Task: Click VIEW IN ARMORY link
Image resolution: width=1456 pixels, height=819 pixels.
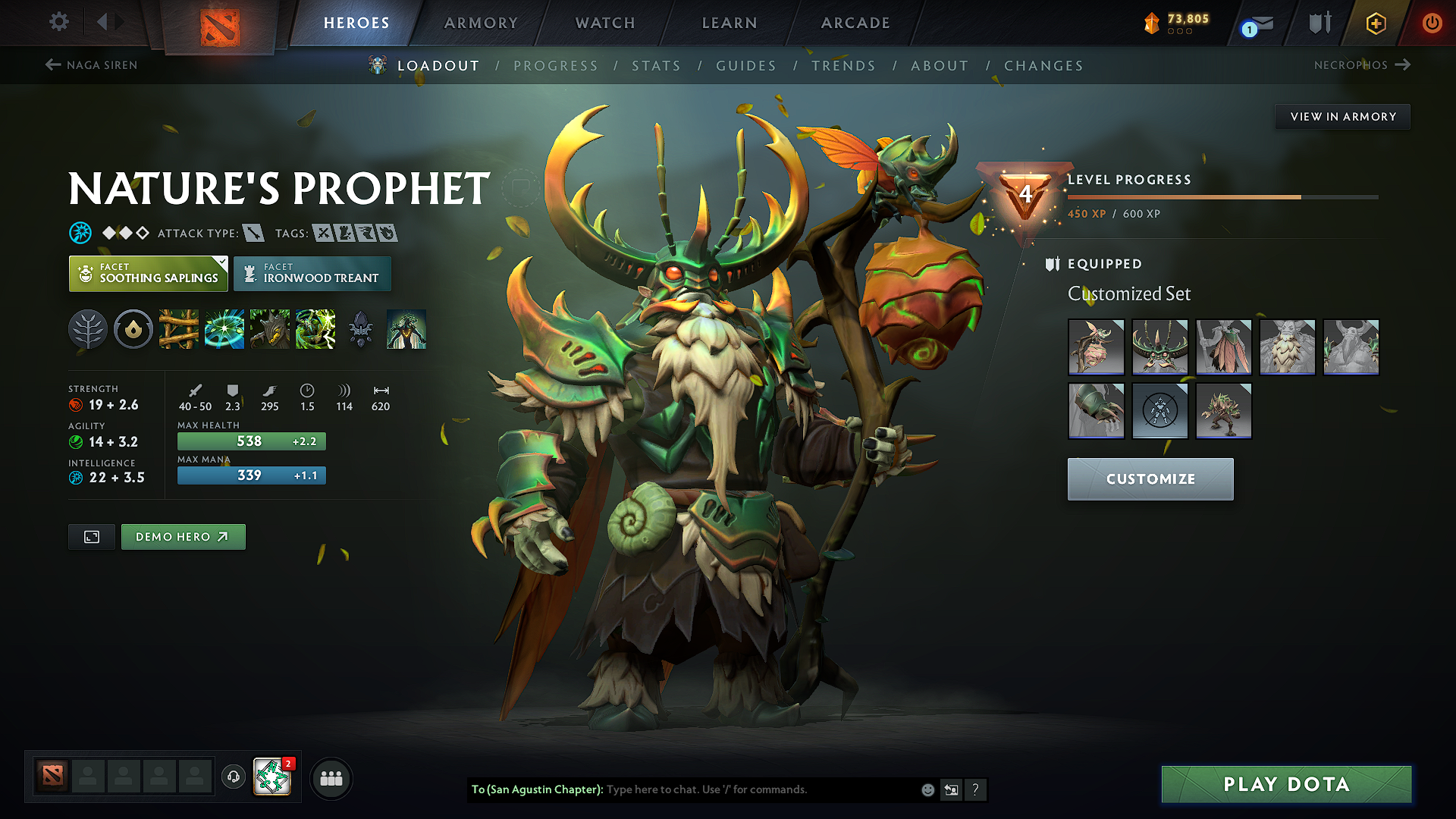Action: [x=1342, y=116]
